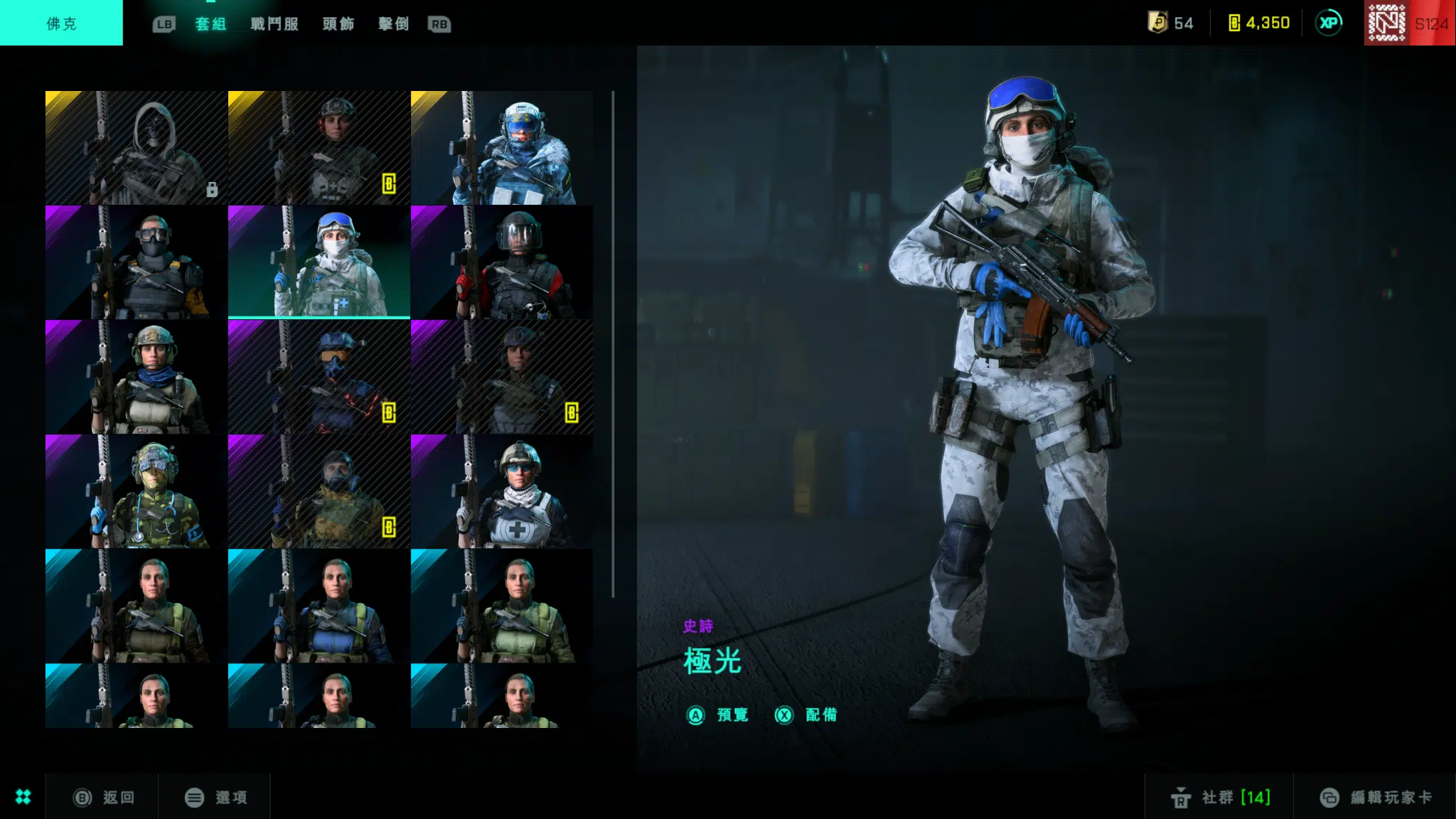Open 編輯玩家卡 player card editor
Screen dimensions: 1456x819
click(x=1376, y=798)
